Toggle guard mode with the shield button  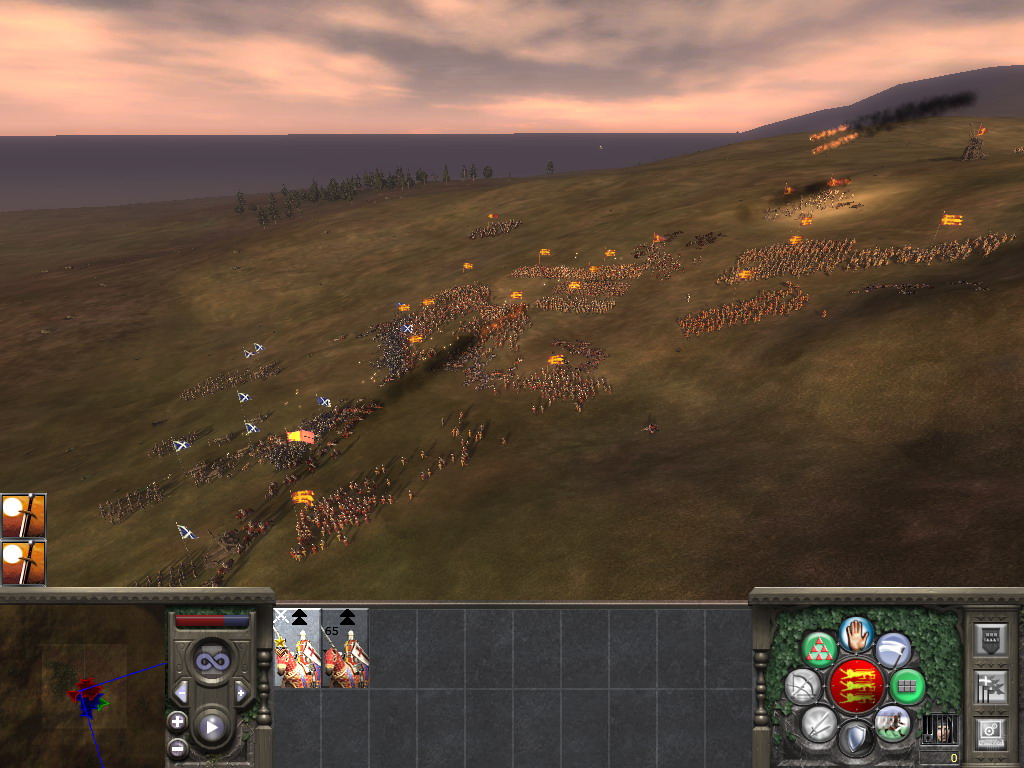click(x=856, y=738)
